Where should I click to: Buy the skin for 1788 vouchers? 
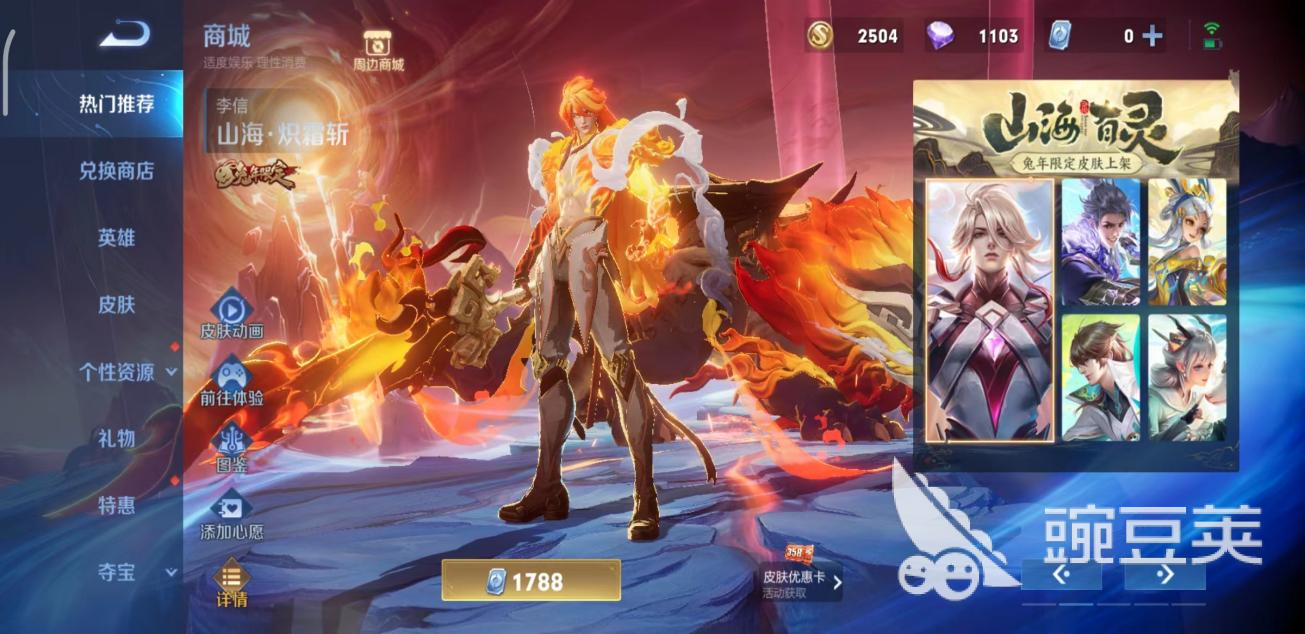(x=531, y=581)
